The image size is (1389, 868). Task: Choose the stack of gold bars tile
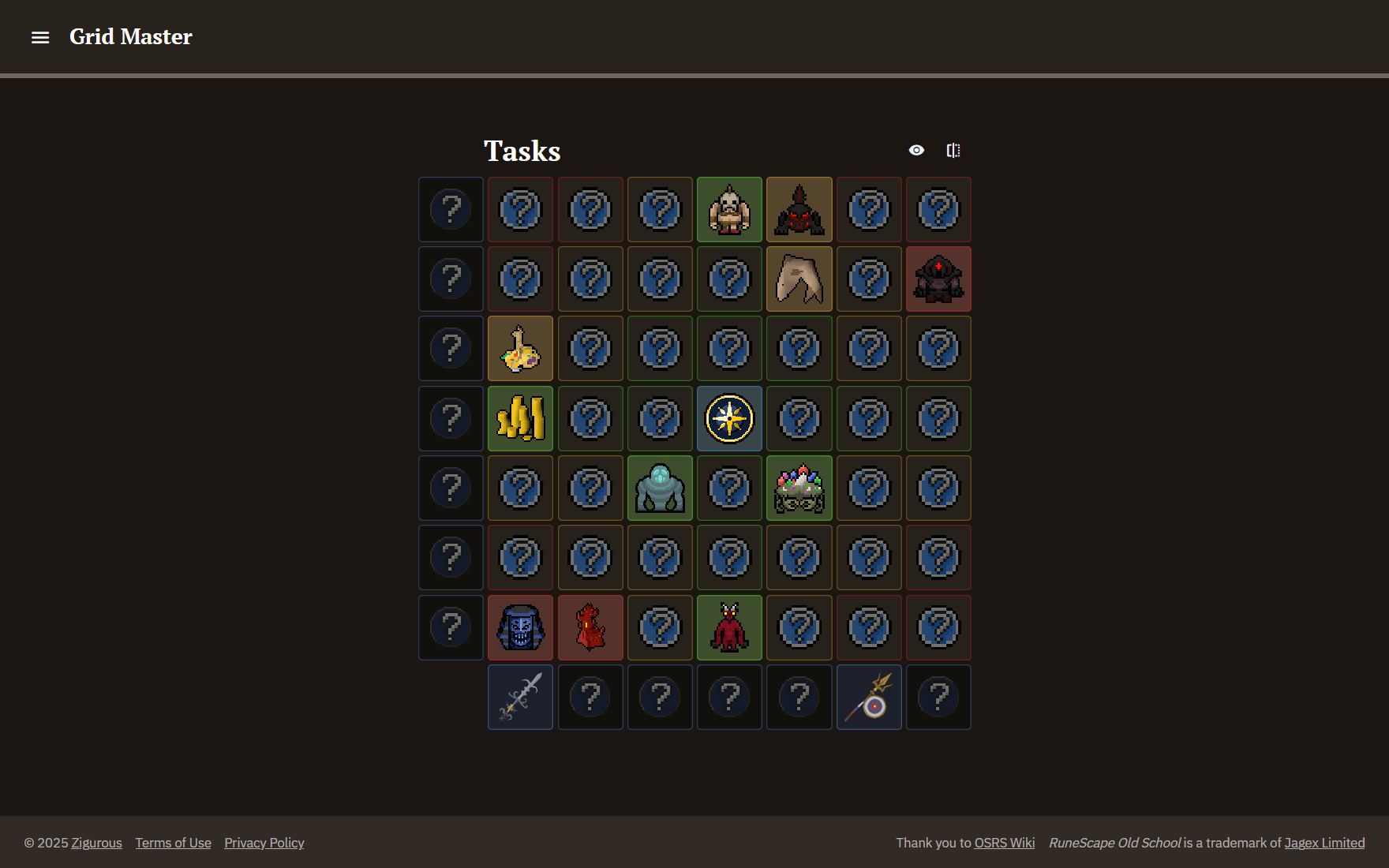(520, 418)
